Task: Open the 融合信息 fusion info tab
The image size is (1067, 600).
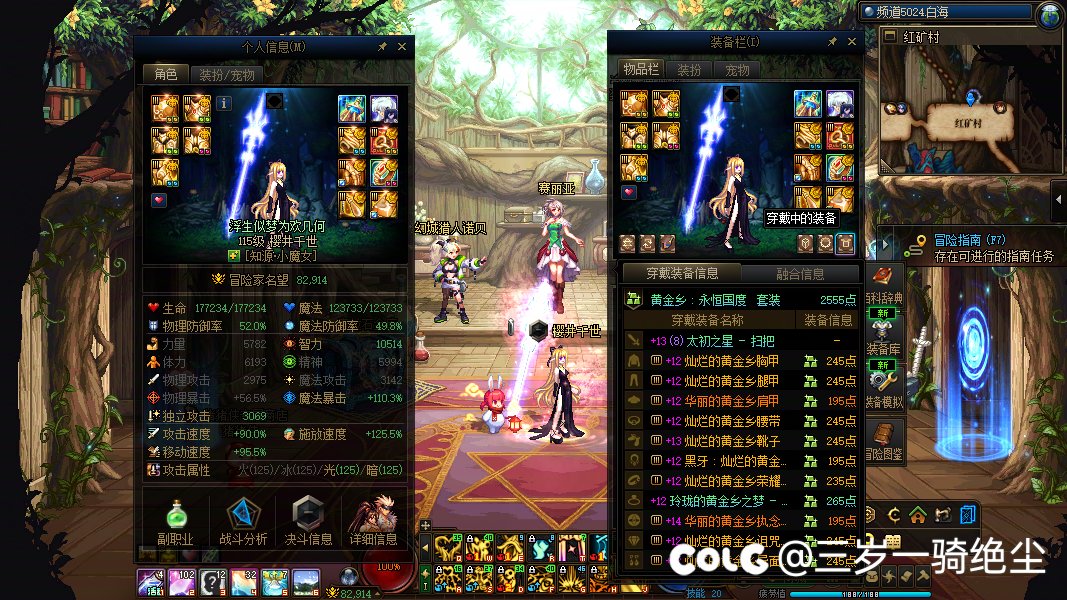Action: click(x=799, y=274)
